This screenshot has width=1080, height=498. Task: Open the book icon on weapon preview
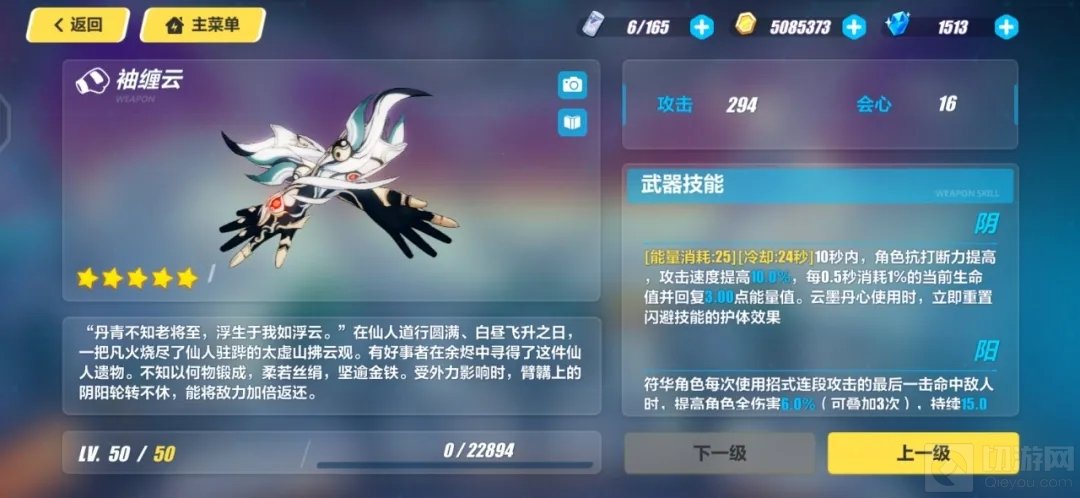point(572,122)
